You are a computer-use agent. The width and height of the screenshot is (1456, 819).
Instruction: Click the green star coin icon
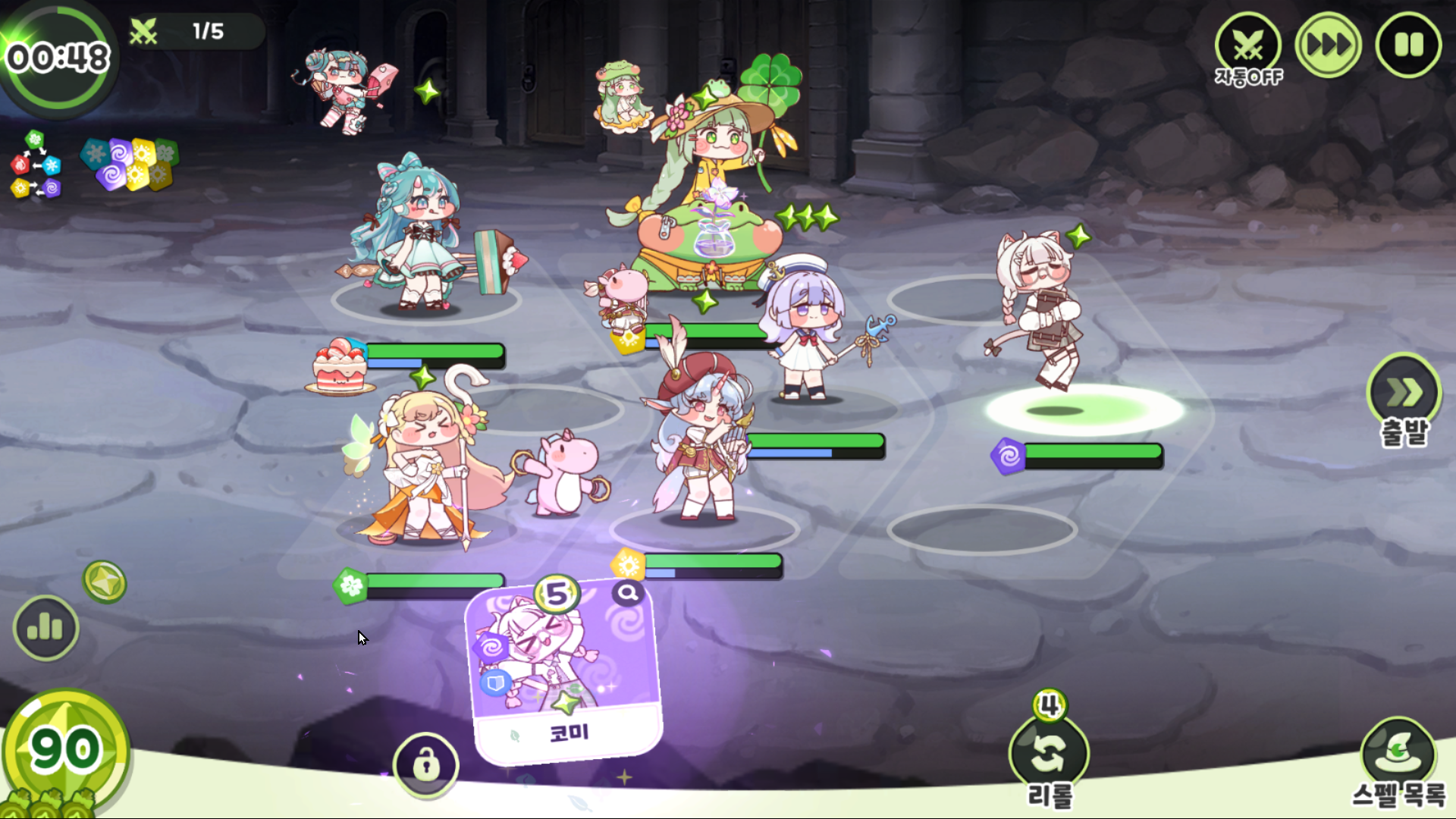click(105, 582)
